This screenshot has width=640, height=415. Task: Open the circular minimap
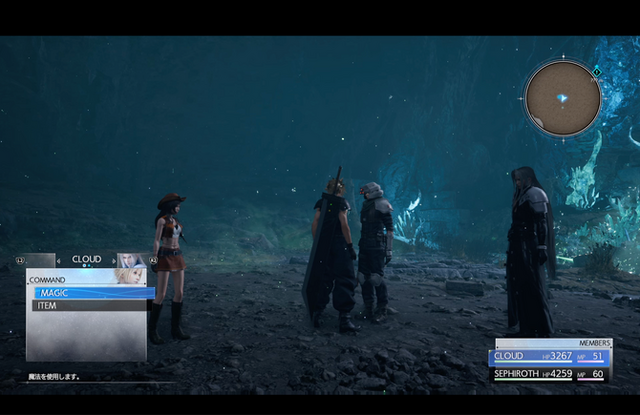(x=562, y=98)
